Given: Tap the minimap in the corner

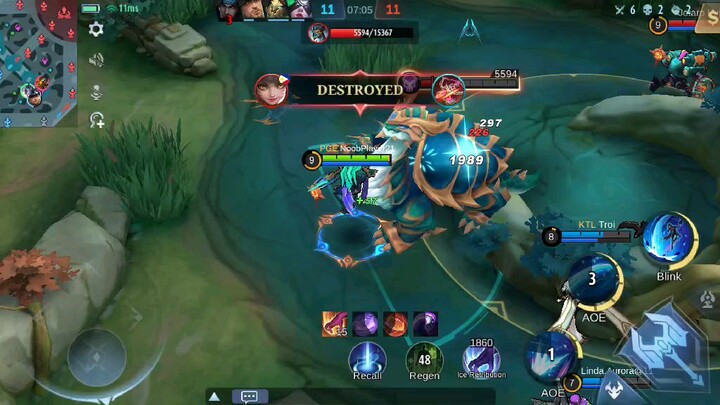Looking at the screenshot, I should [38, 62].
